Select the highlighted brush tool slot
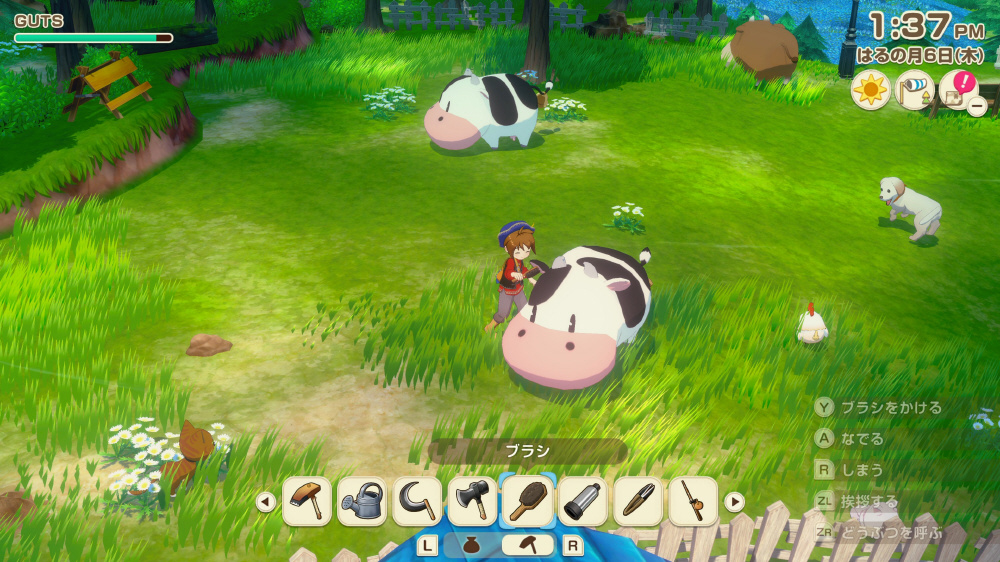Viewport: 1000px width, 562px height. (528, 501)
